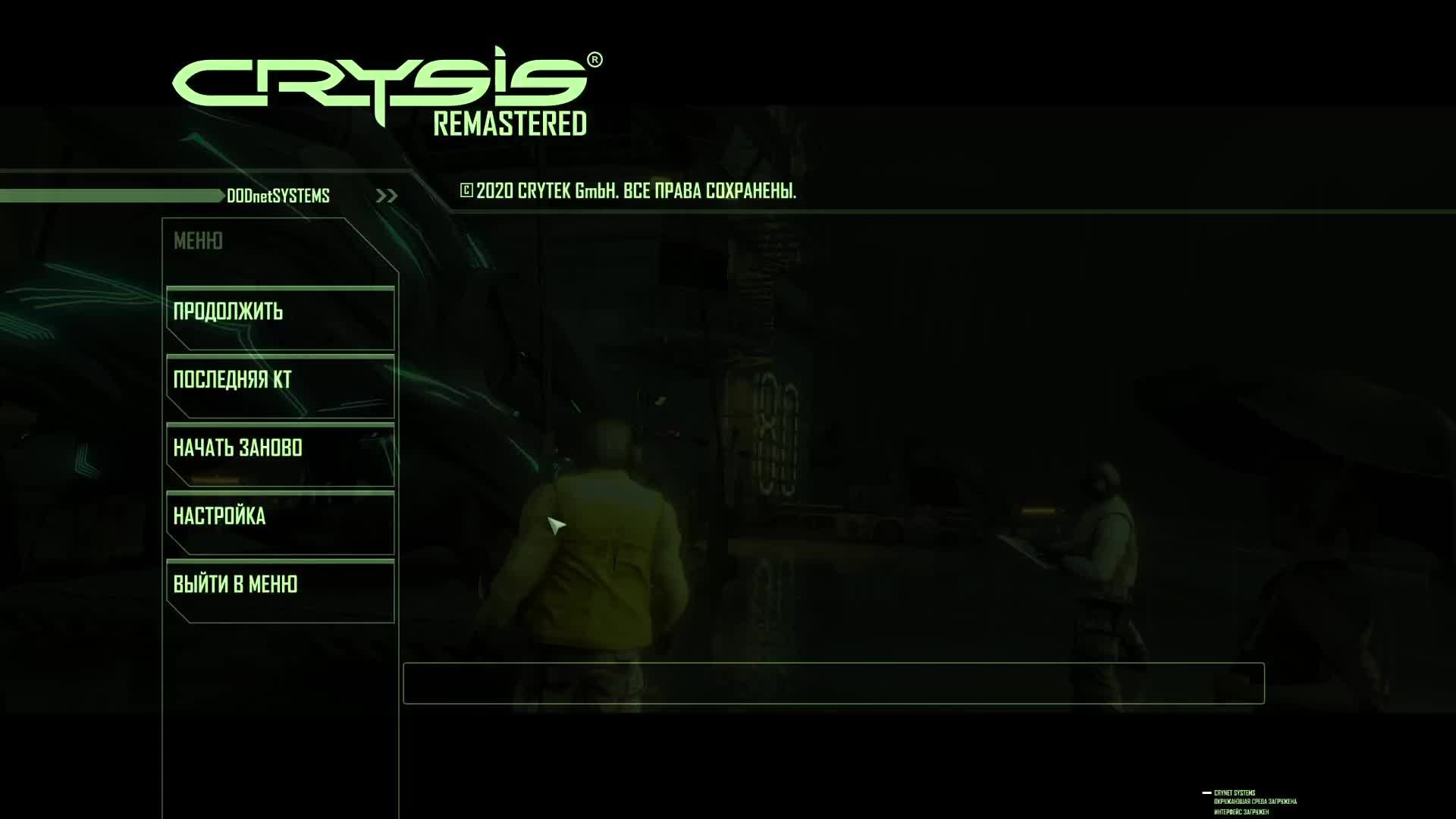Open the НАСТРОЙКА settings entry

click(x=220, y=516)
